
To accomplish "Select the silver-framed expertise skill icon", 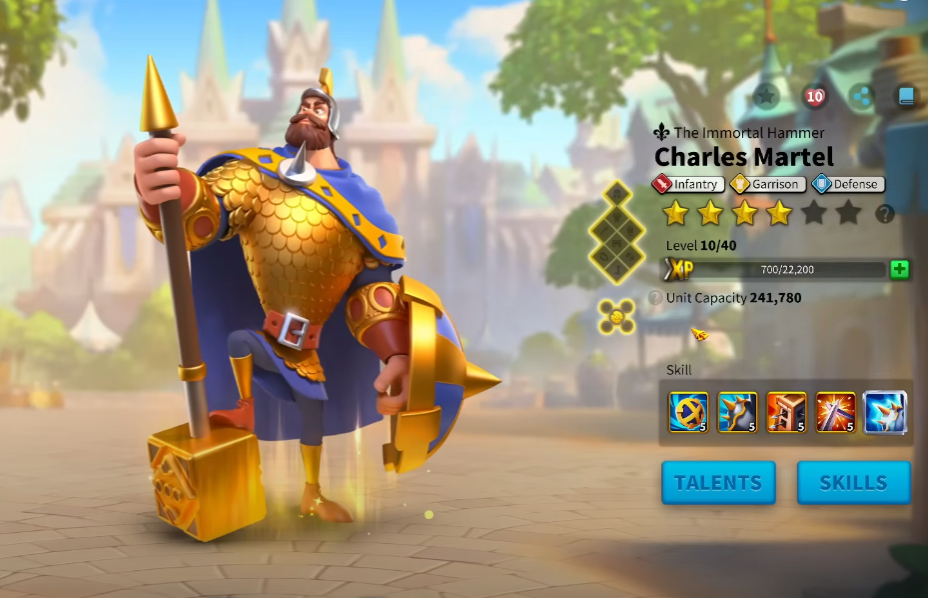I will click(x=884, y=412).
